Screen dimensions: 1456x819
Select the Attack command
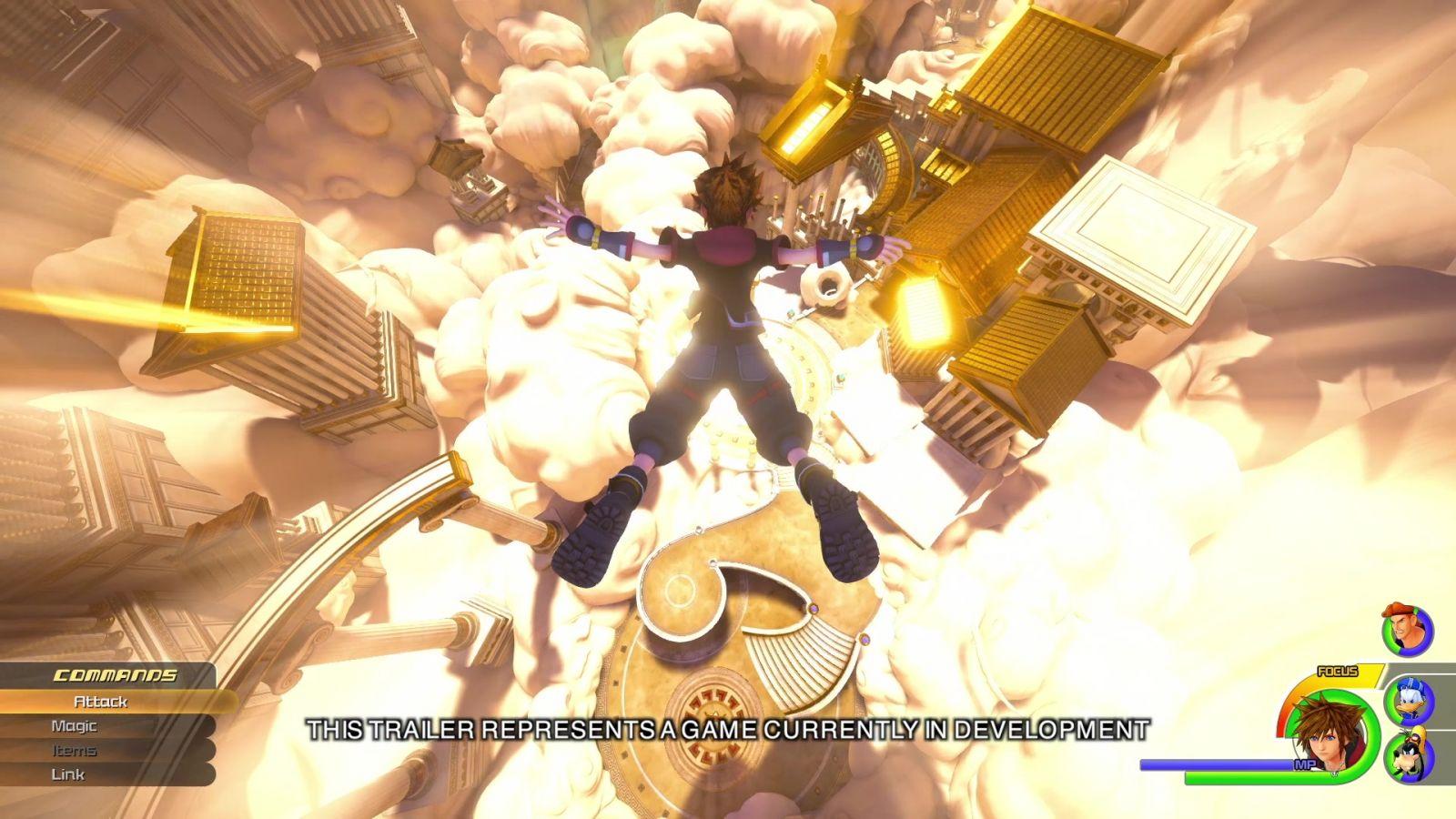pos(101,702)
